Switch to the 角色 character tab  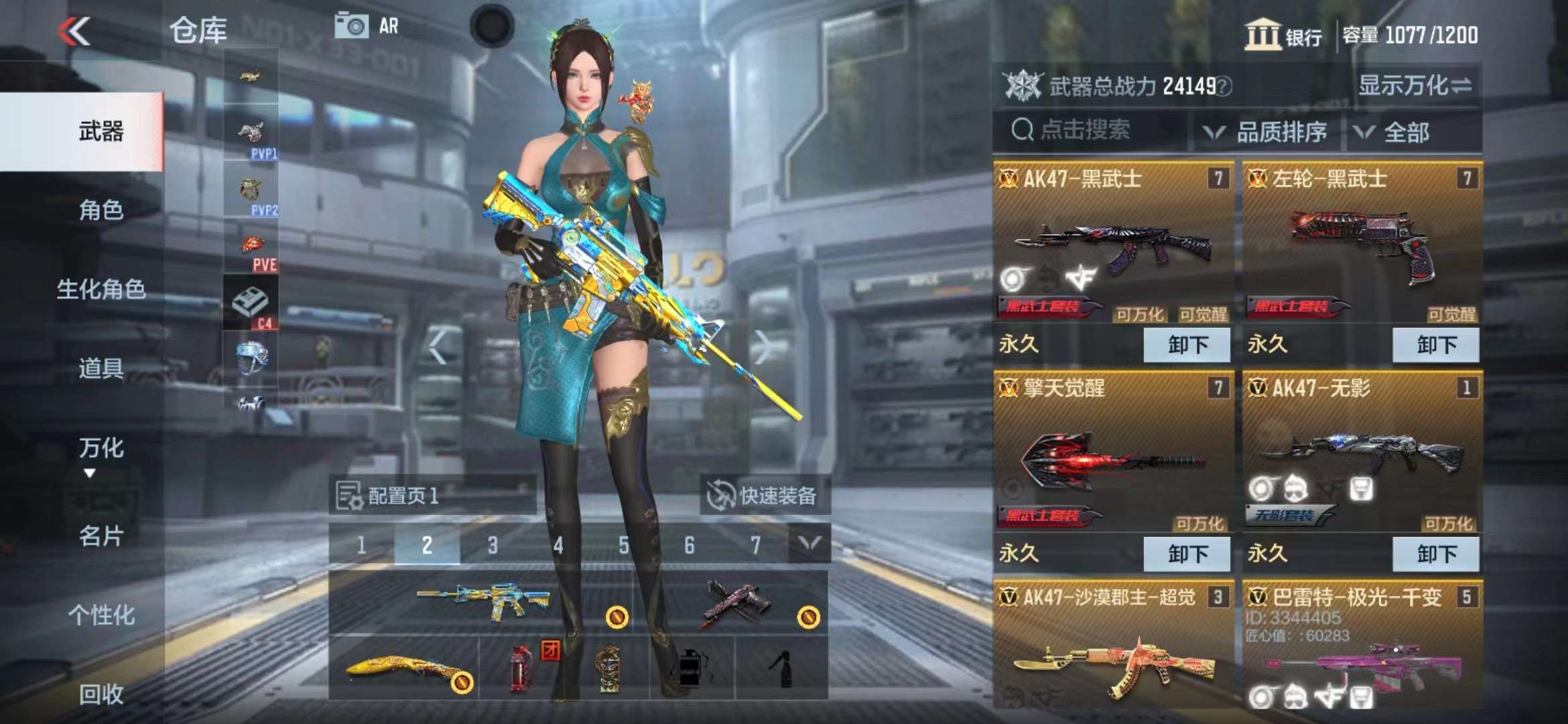pyautogui.click(x=101, y=210)
